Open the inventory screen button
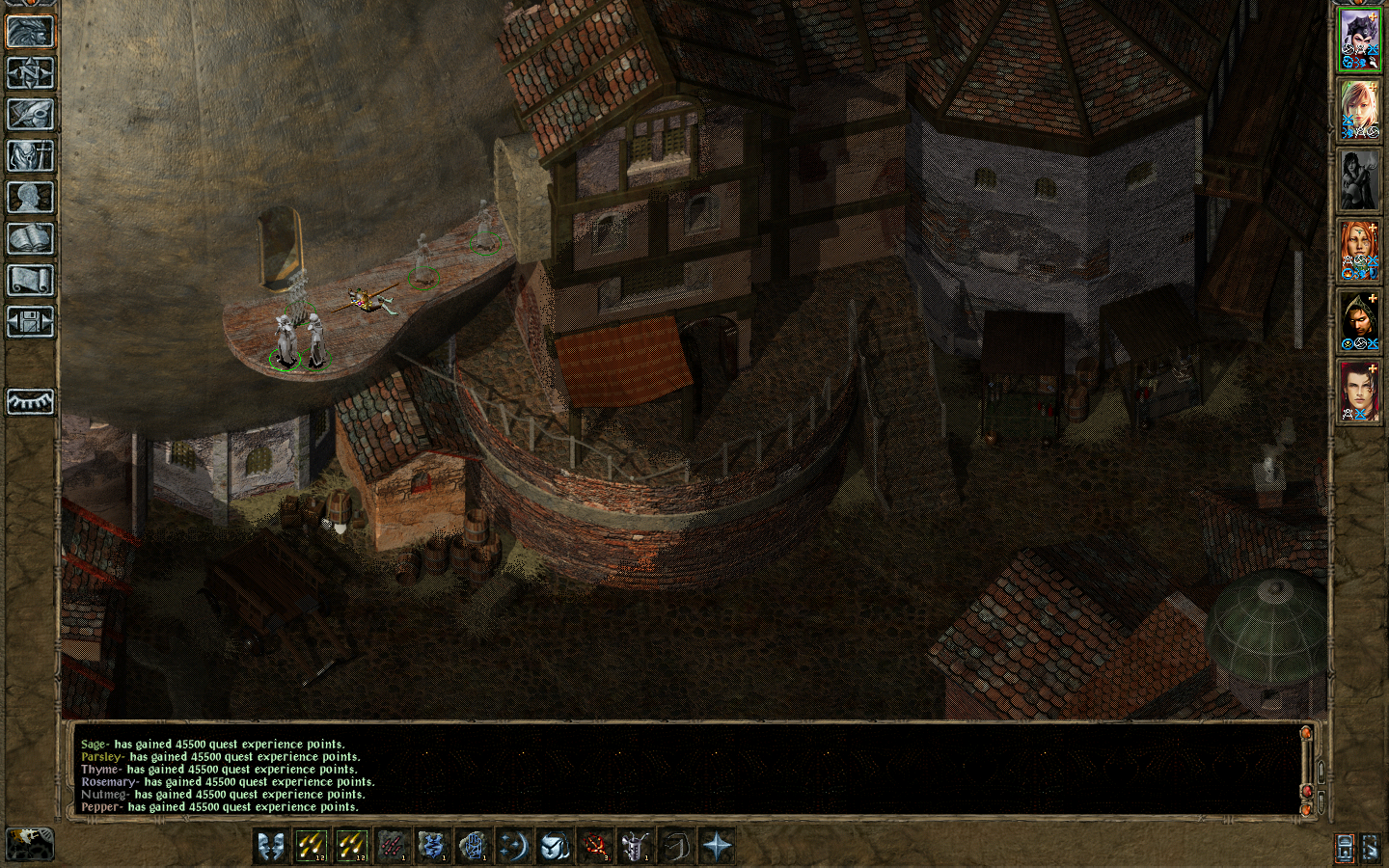Screen dimensions: 1389x868 pos(30,155)
